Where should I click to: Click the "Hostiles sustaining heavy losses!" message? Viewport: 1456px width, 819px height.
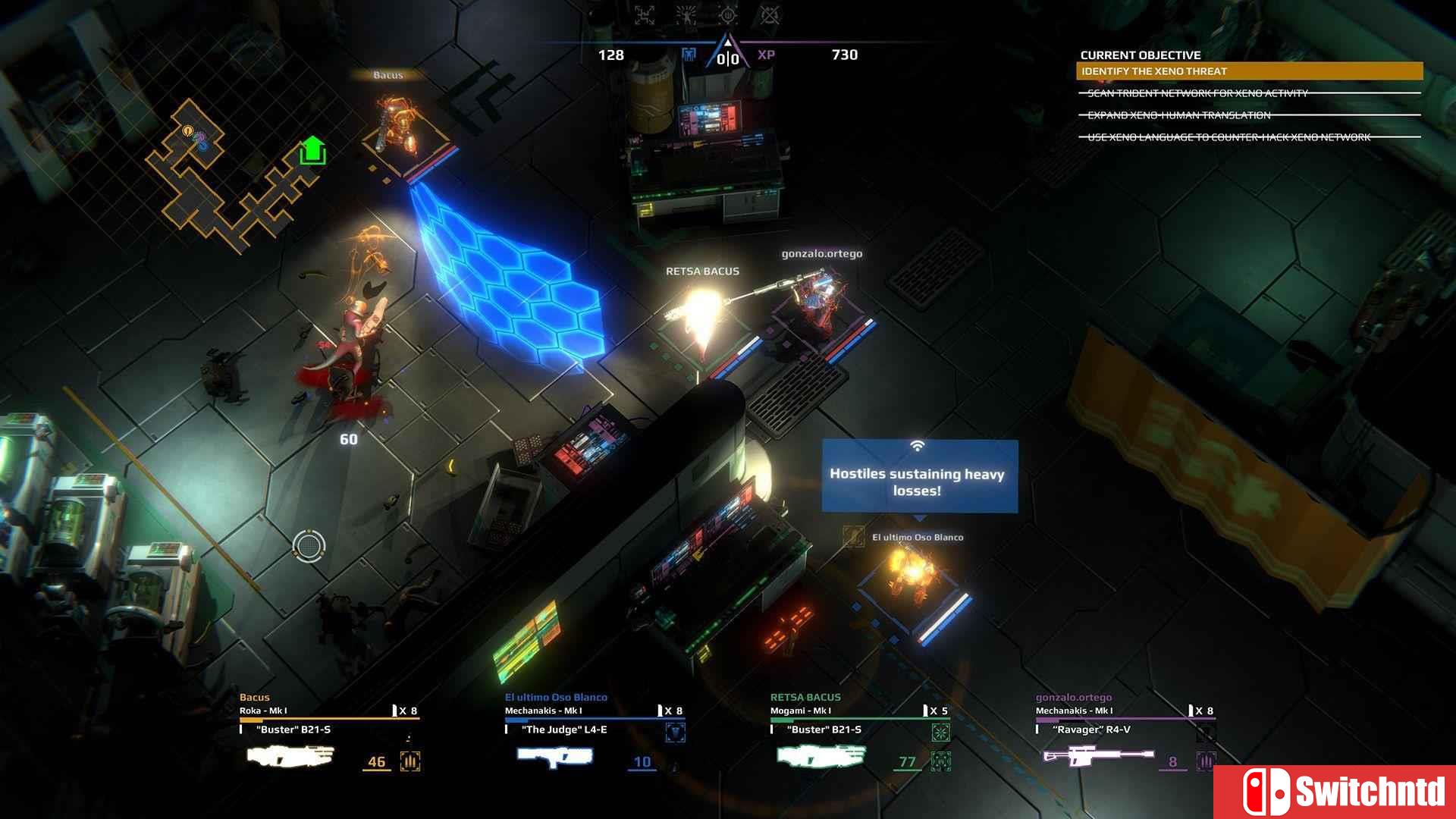pos(920,478)
